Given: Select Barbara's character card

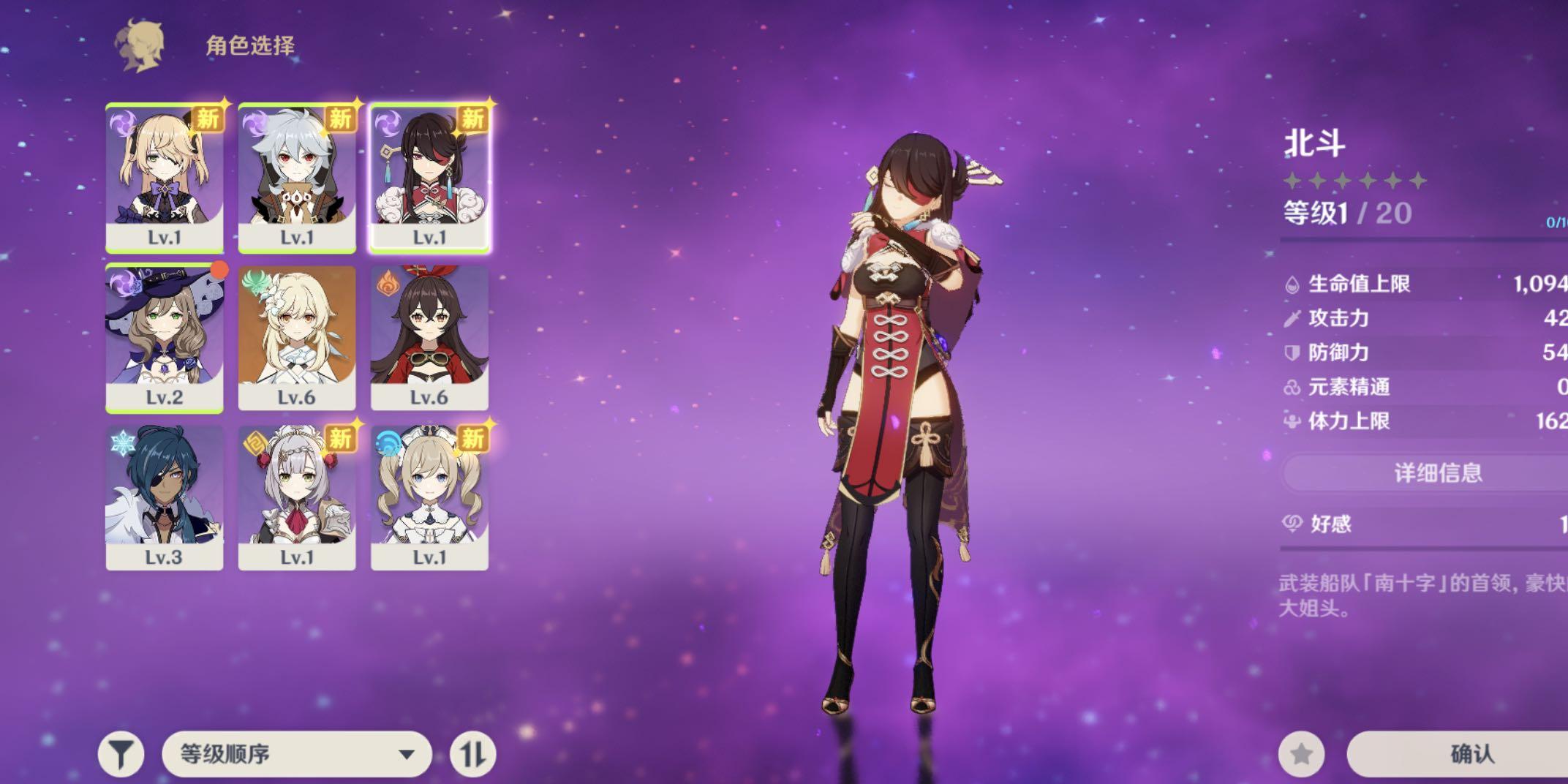Looking at the screenshot, I should pyautogui.click(x=429, y=498).
